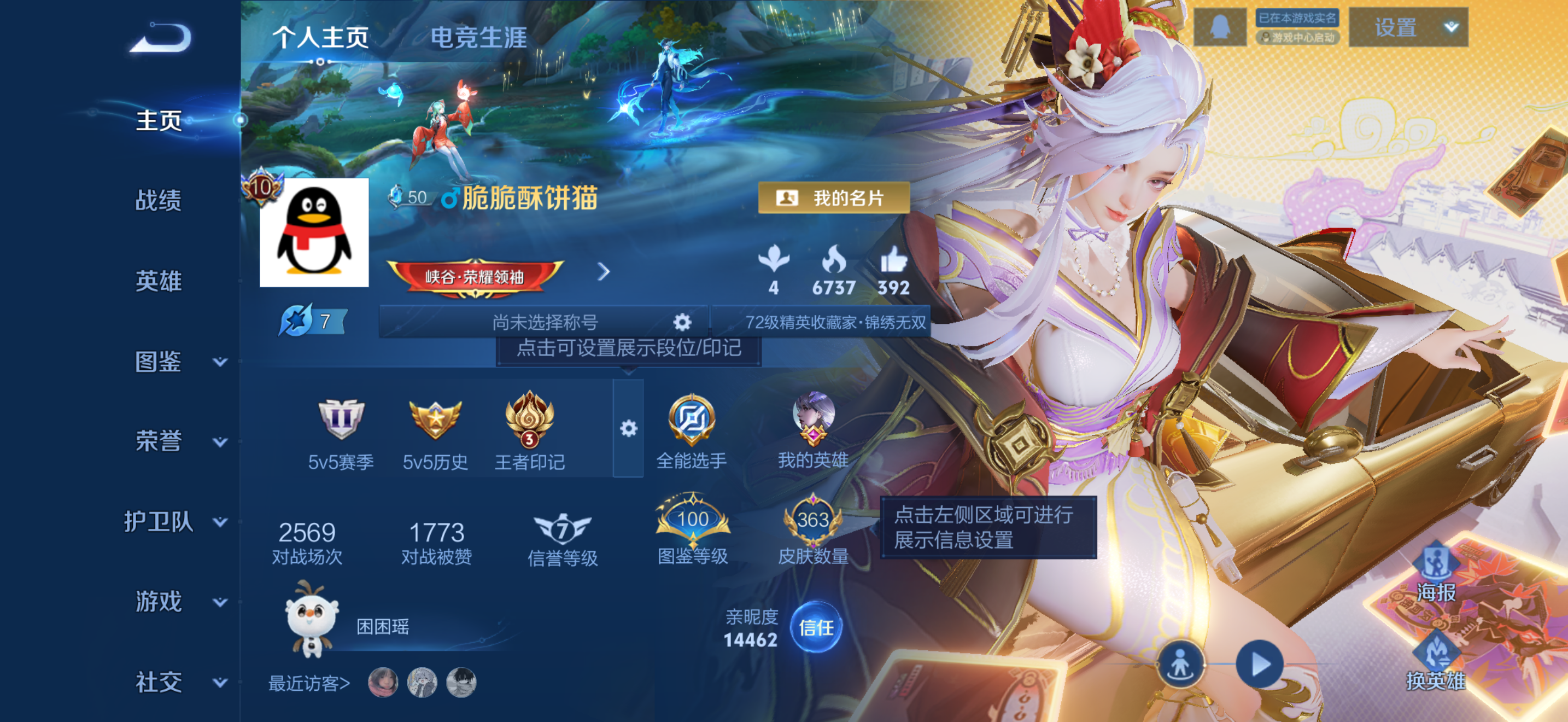Expand the 峡谷·荣耀领袖 rank details arrow
Image resolution: width=1568 pixels, height=722 pixels.
click(x=603, y=272)
